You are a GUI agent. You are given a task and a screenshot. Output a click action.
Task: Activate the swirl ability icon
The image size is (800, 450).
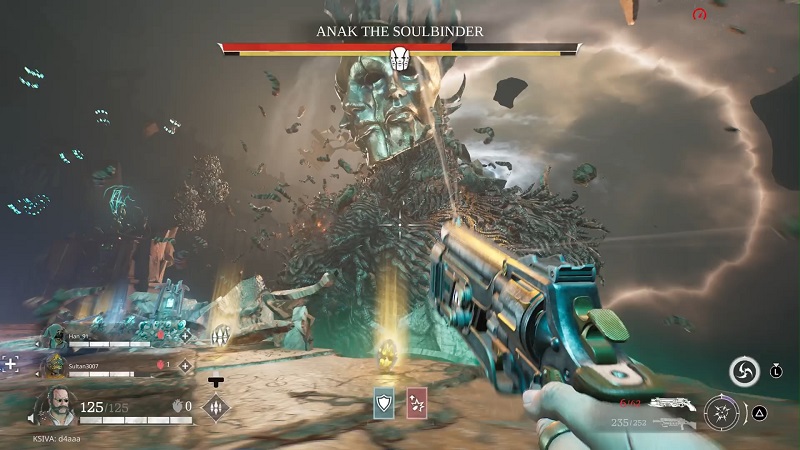click(x=743, y=372)
